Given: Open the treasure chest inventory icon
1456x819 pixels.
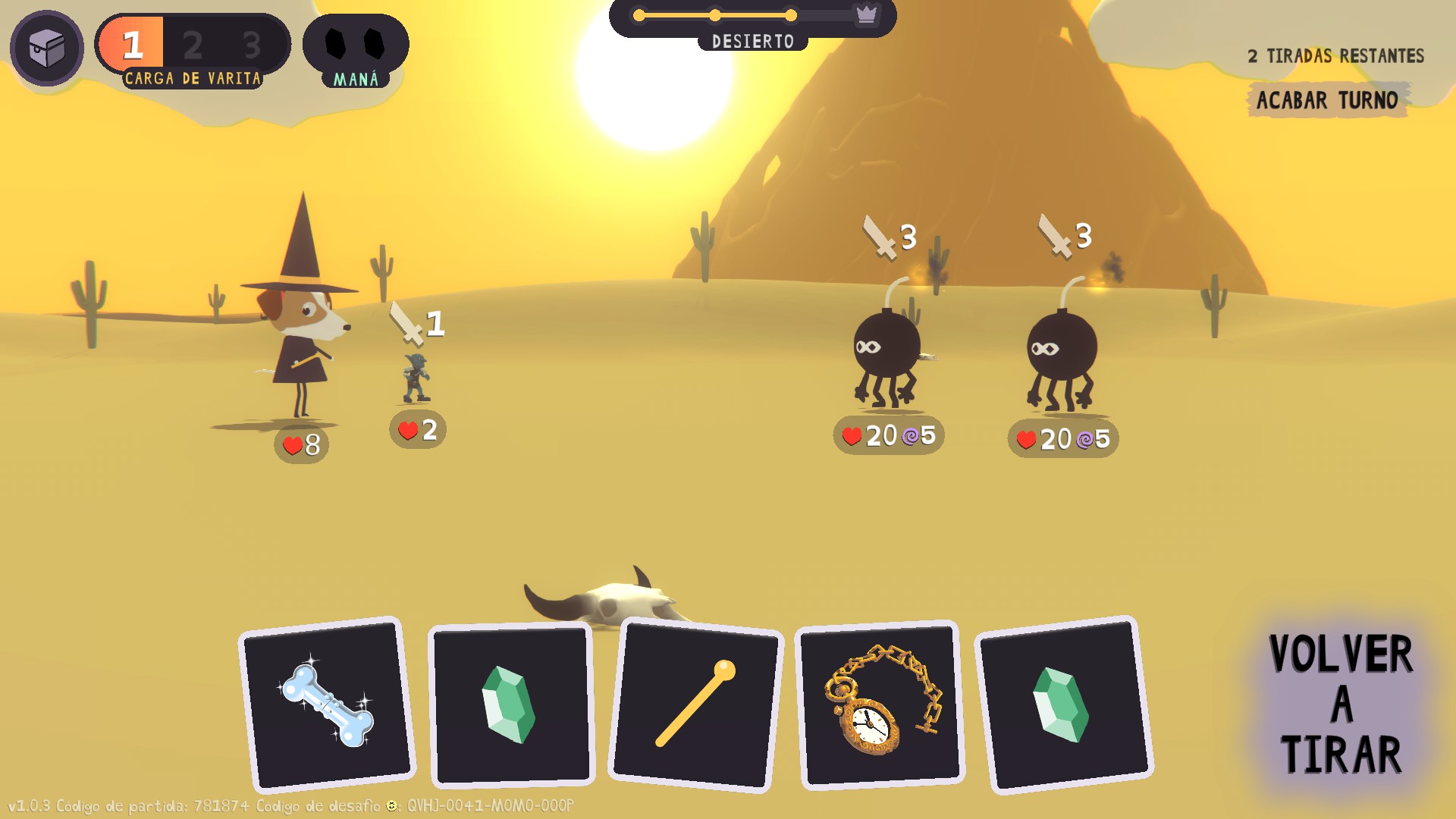Looking at the screenshot, I should pos(47,47).
